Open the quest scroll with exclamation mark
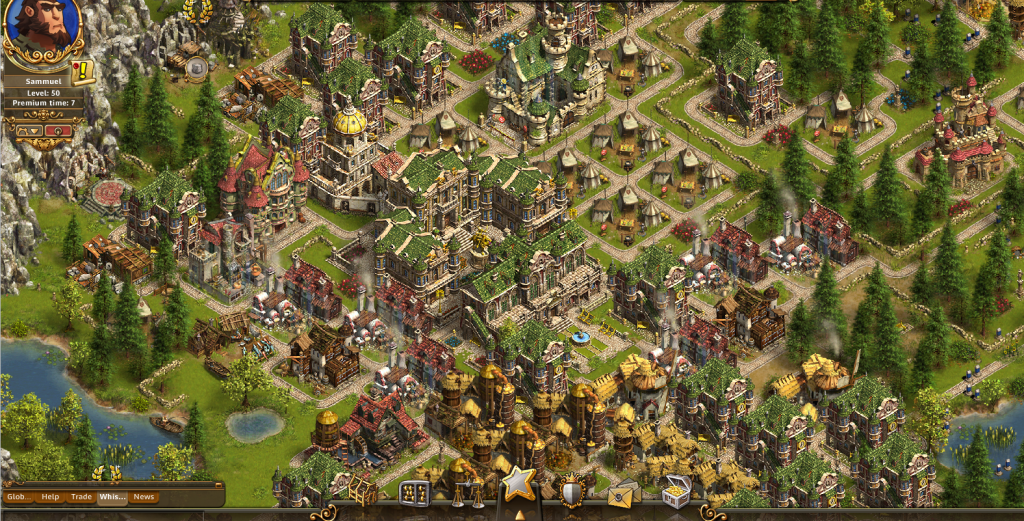 point(82,70)
